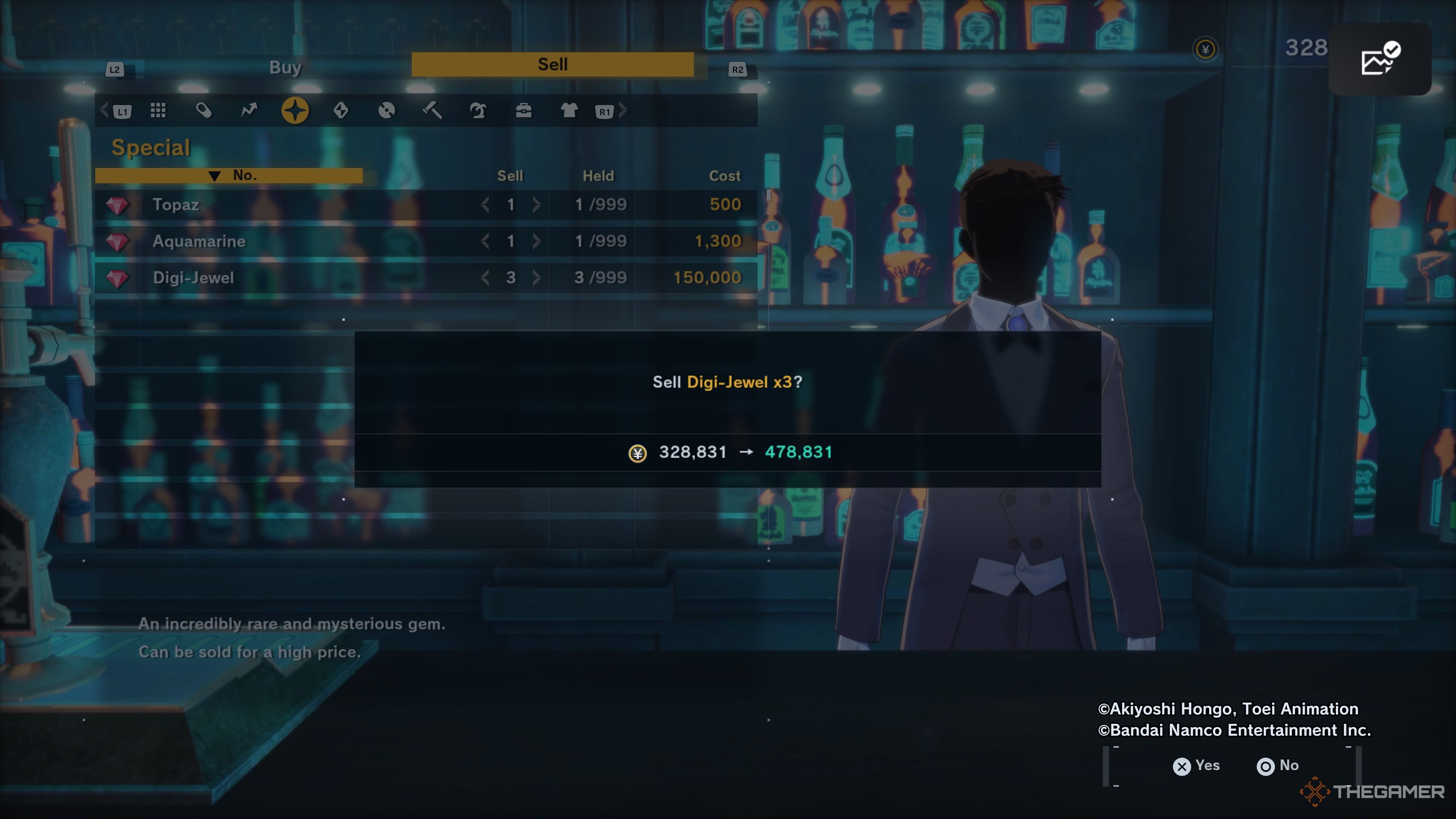
Task: Select the Sell tab
Action: tap(552, 64)
